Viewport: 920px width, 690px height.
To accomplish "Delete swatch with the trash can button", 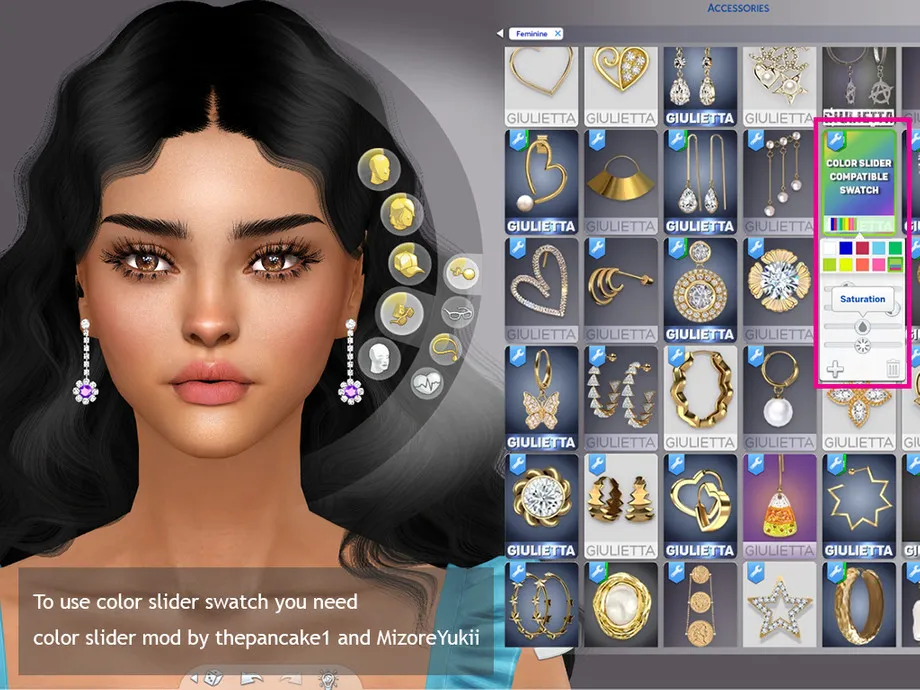I will click(893, 369).
